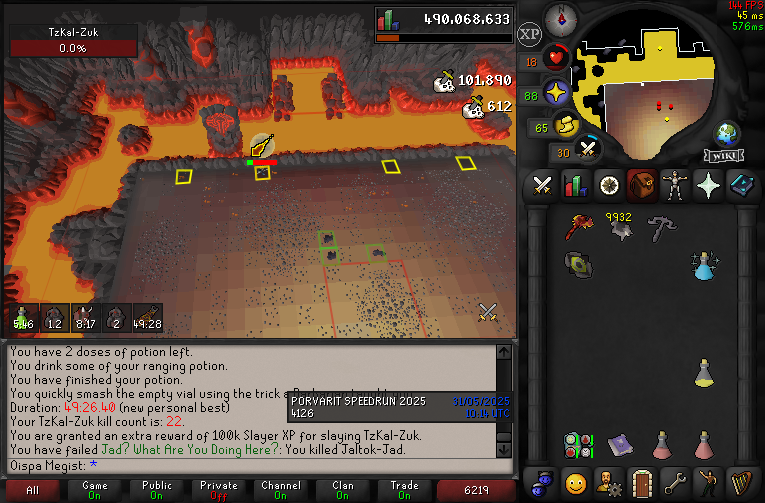Image resolution: width=765 pixels, height=503 pixels.
Task: Toggle the XP drops orb
Action: click(530, 34)
